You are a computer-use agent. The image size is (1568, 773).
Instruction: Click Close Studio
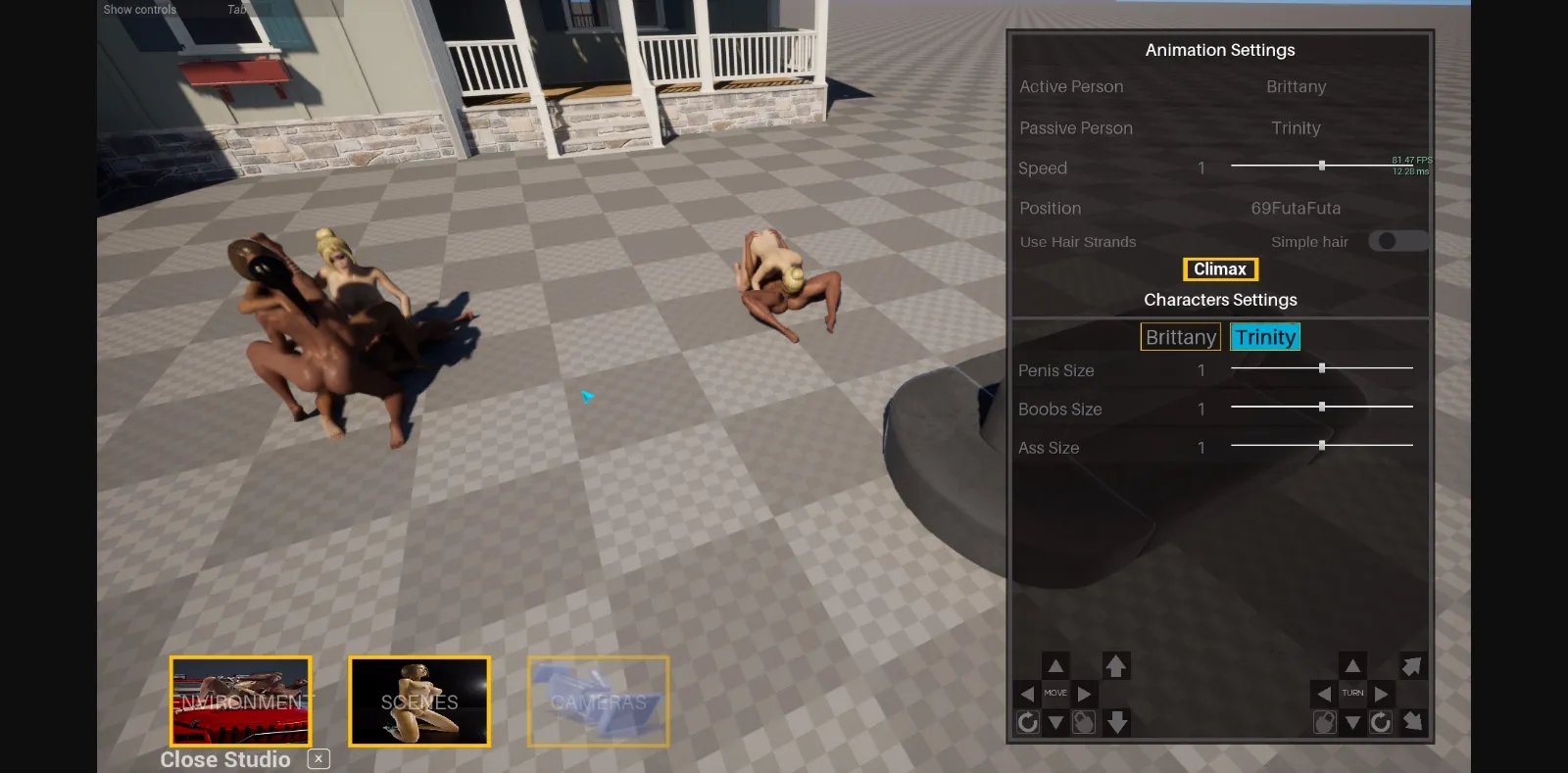(224, 759)
